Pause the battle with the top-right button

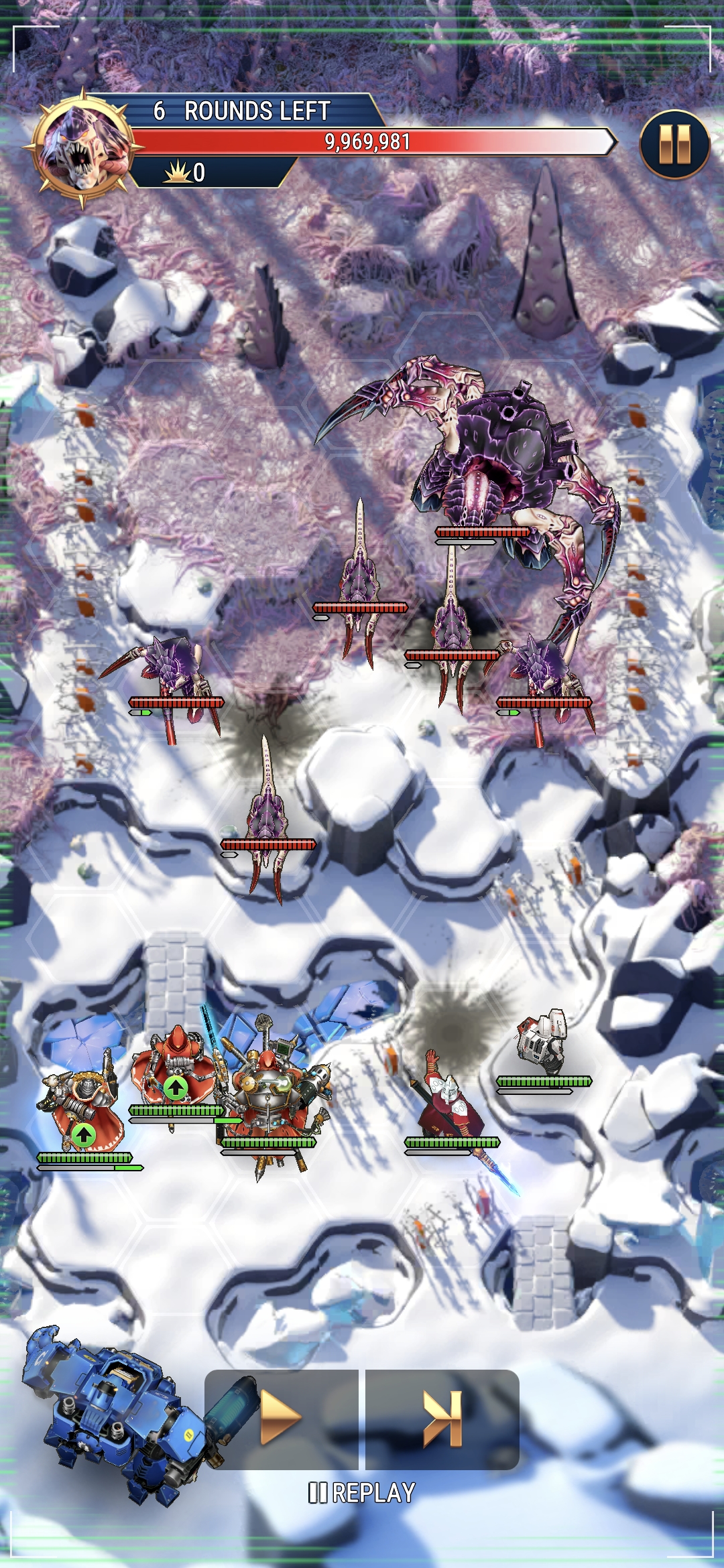674,144
